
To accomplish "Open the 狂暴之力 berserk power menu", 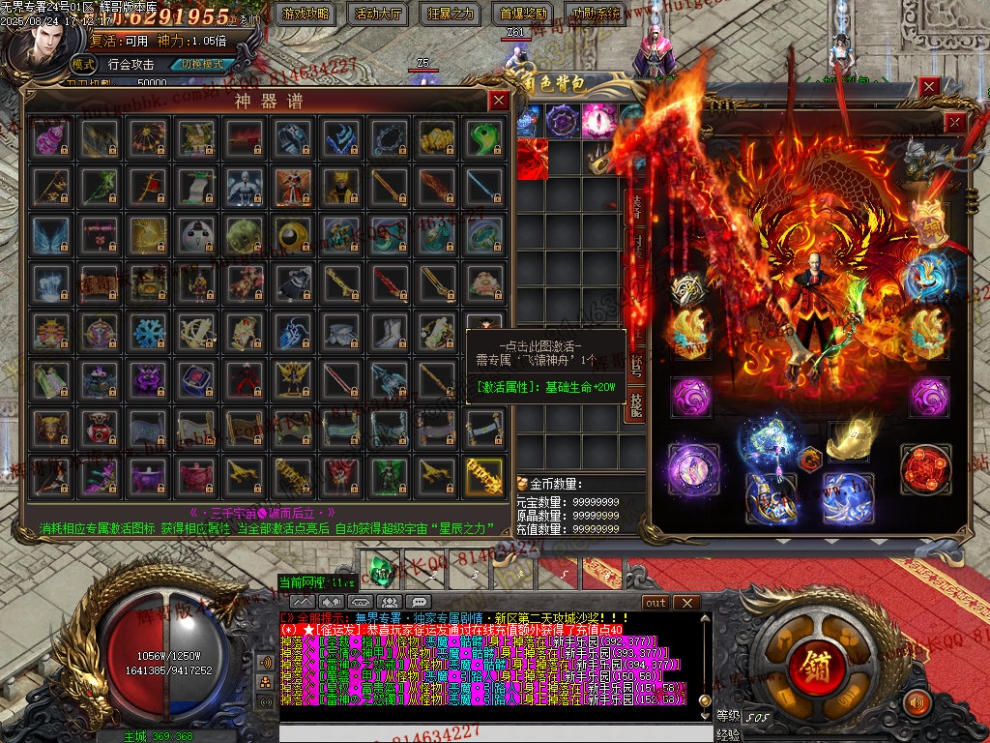I will pyautogui.click(x=451, y=14).
